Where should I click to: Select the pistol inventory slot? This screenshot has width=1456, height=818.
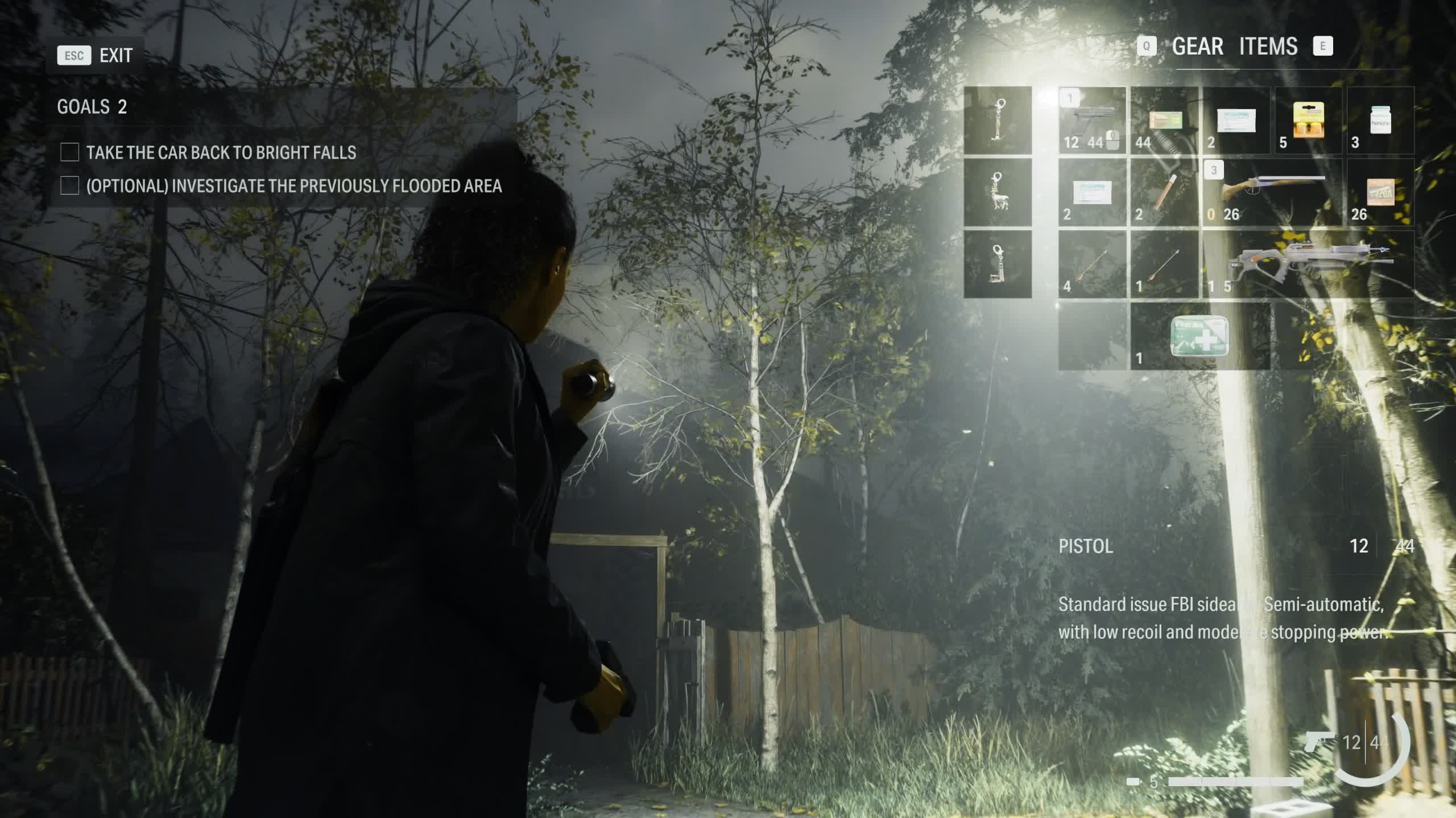1091,121
